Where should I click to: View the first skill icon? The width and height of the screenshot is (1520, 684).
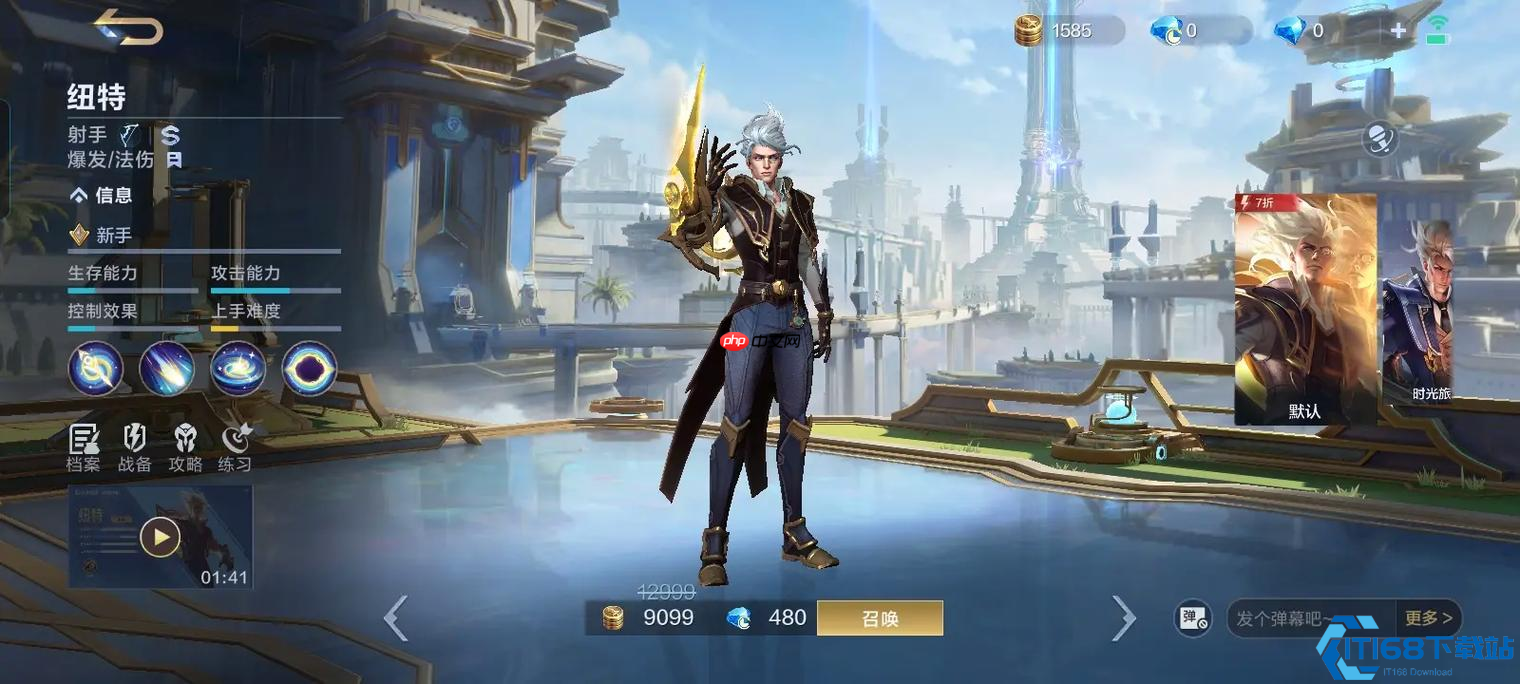(x=95, y=368)
